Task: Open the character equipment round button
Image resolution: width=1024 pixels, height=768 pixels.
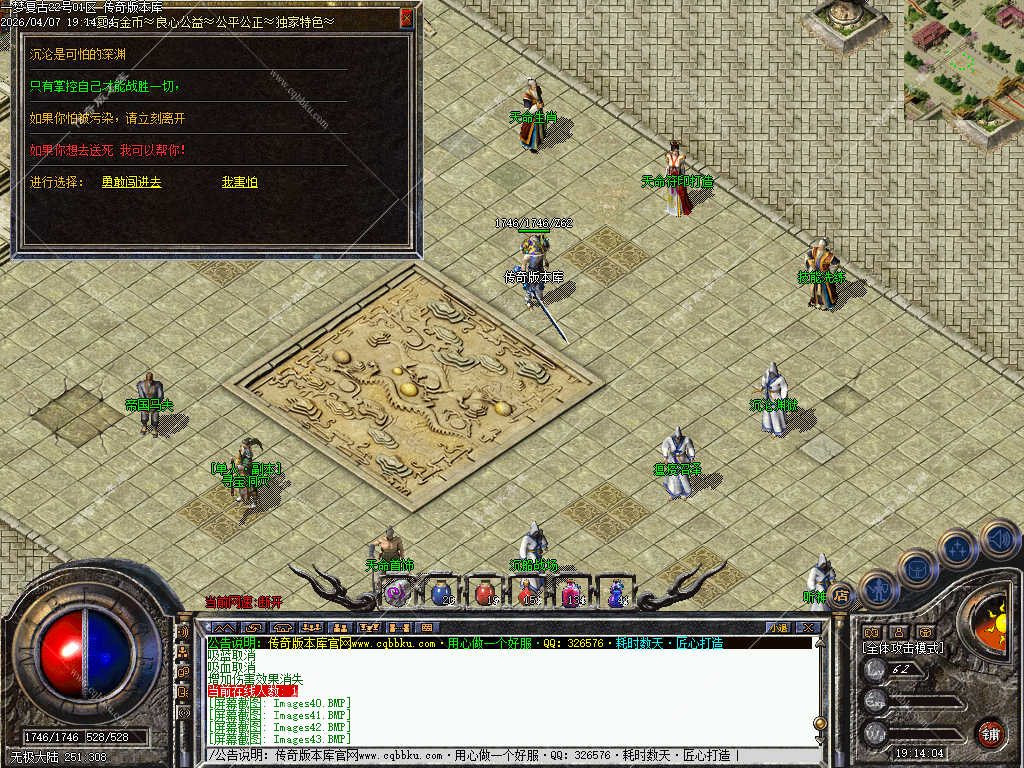Action: pyautogui.click(x=879, y=590)
